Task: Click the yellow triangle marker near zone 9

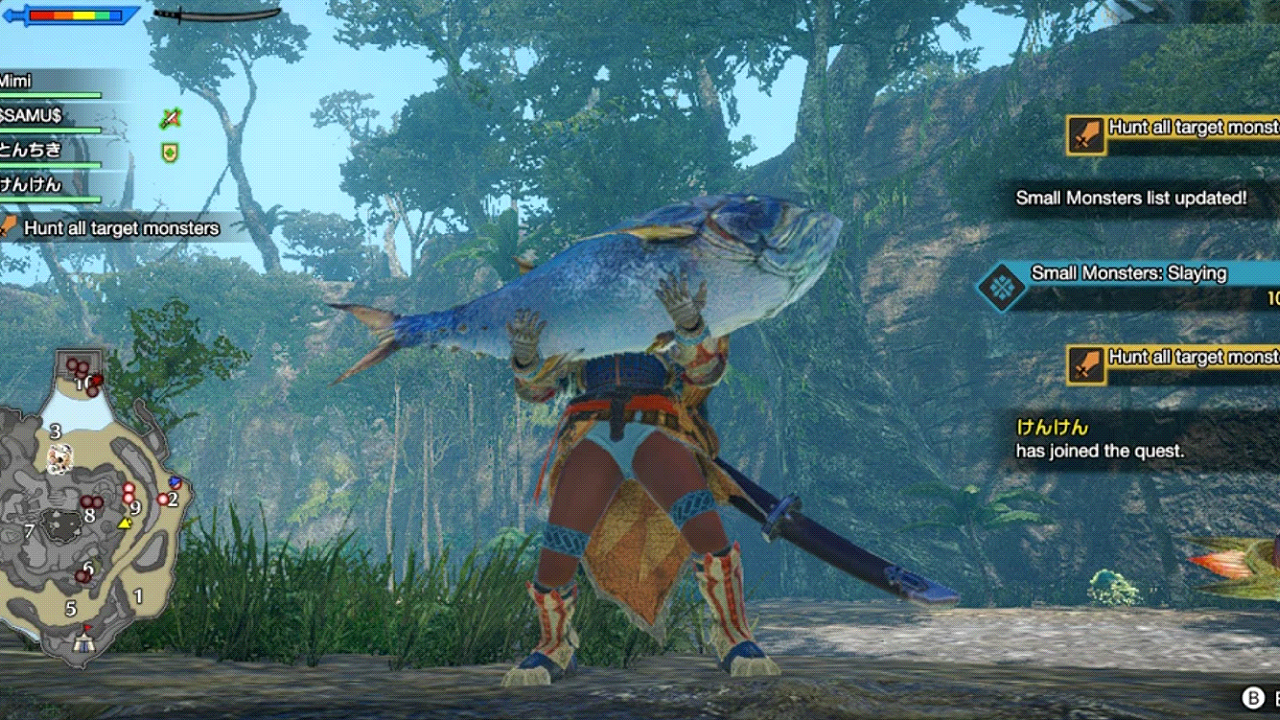Action: pos(124,522)
